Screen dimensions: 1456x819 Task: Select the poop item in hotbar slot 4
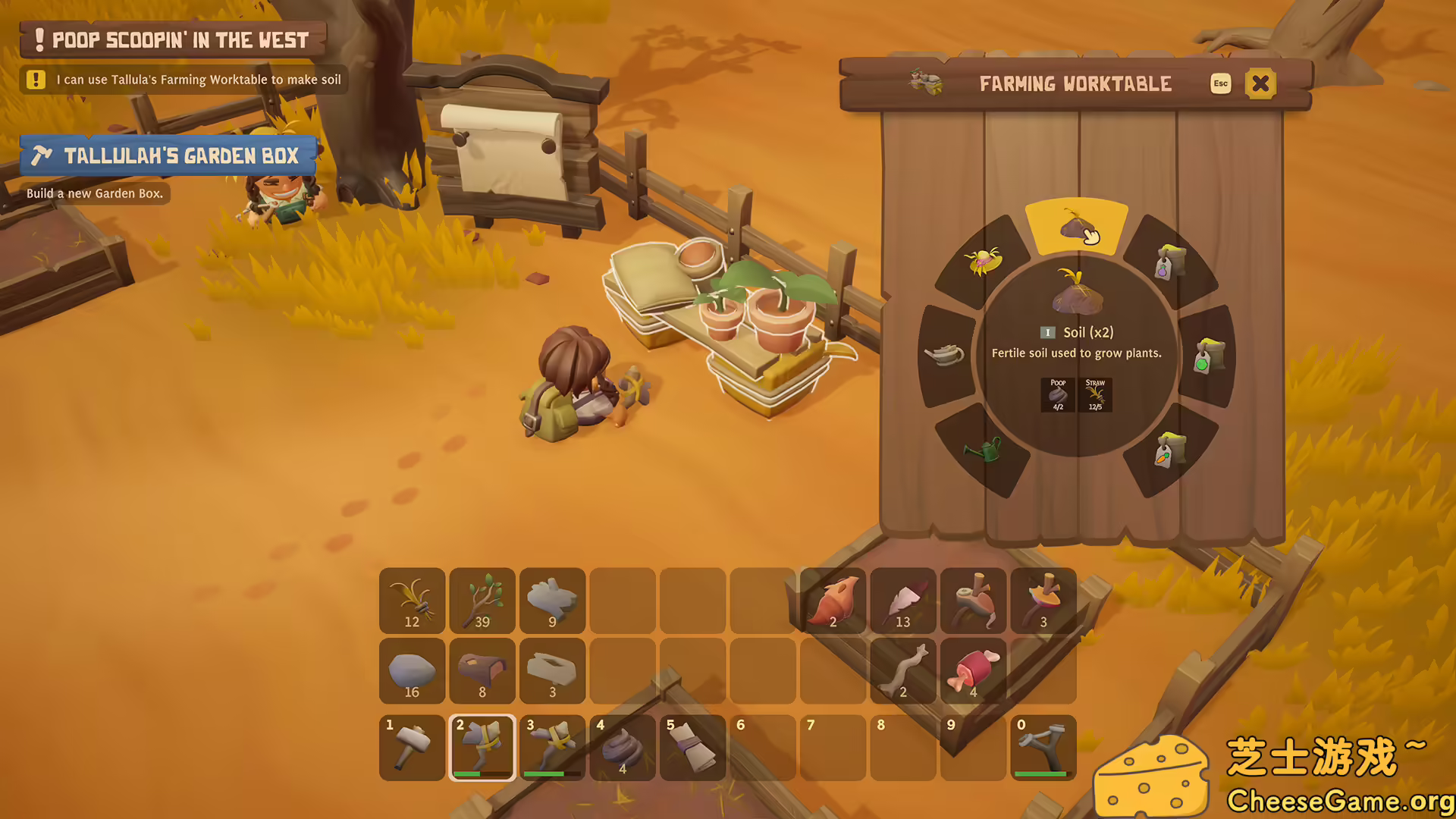pyautogui.click(x=623, y=747)
